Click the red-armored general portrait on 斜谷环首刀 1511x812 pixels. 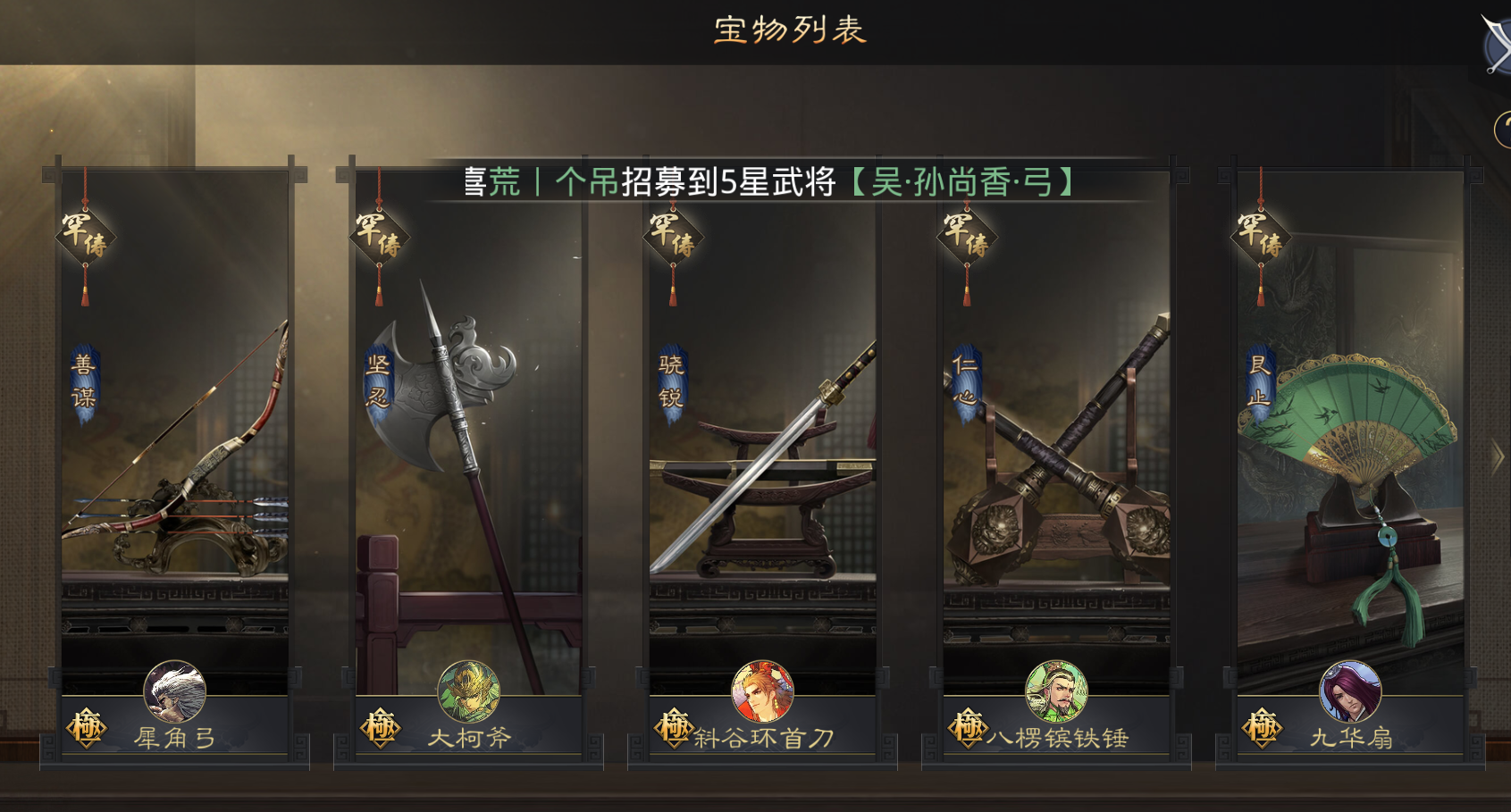pos(762,691)
